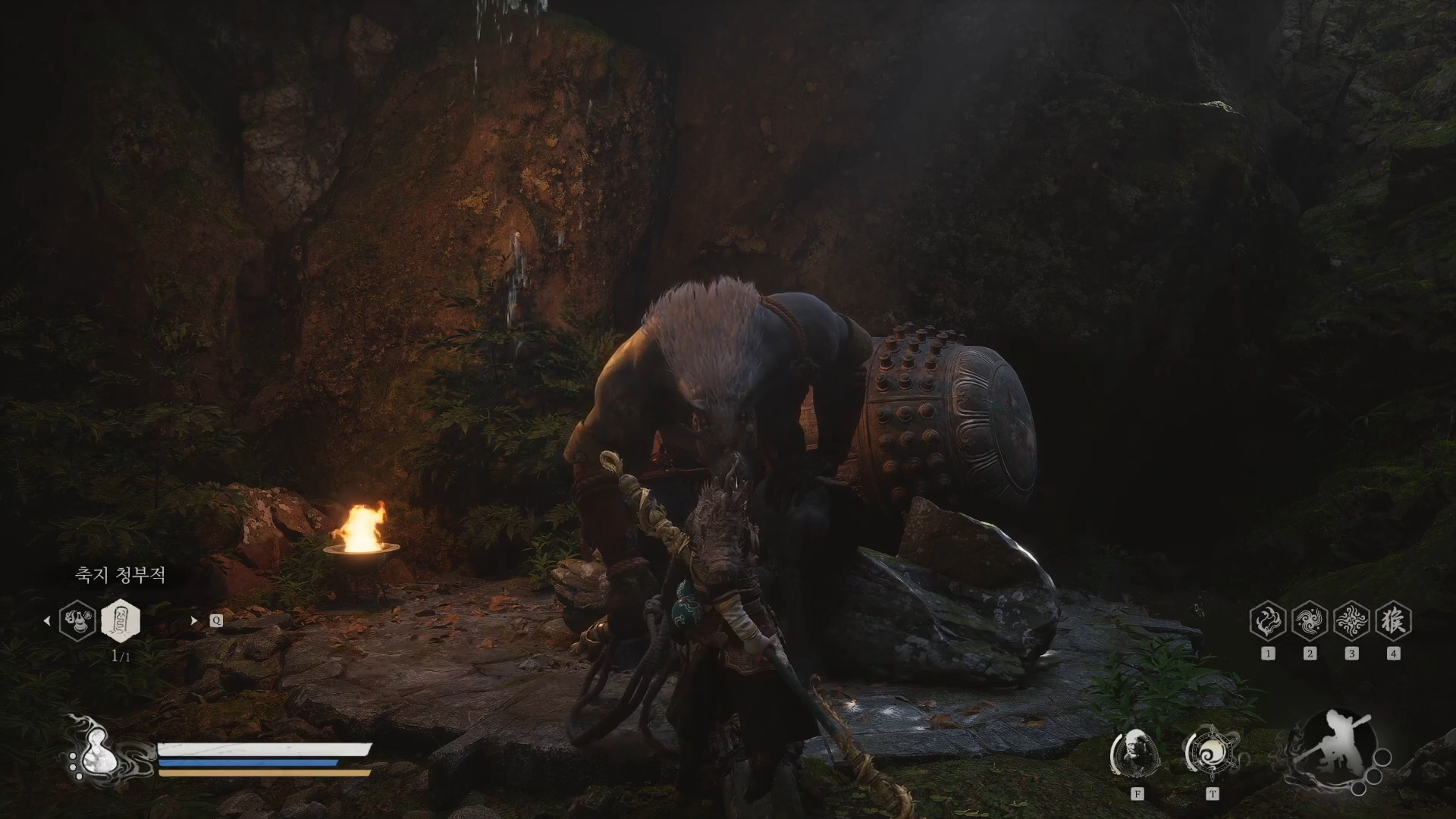Viewport: 1456px width, 819px height.
Task: Use the swirl-orb vessel ability
Action: (1212, 755)
